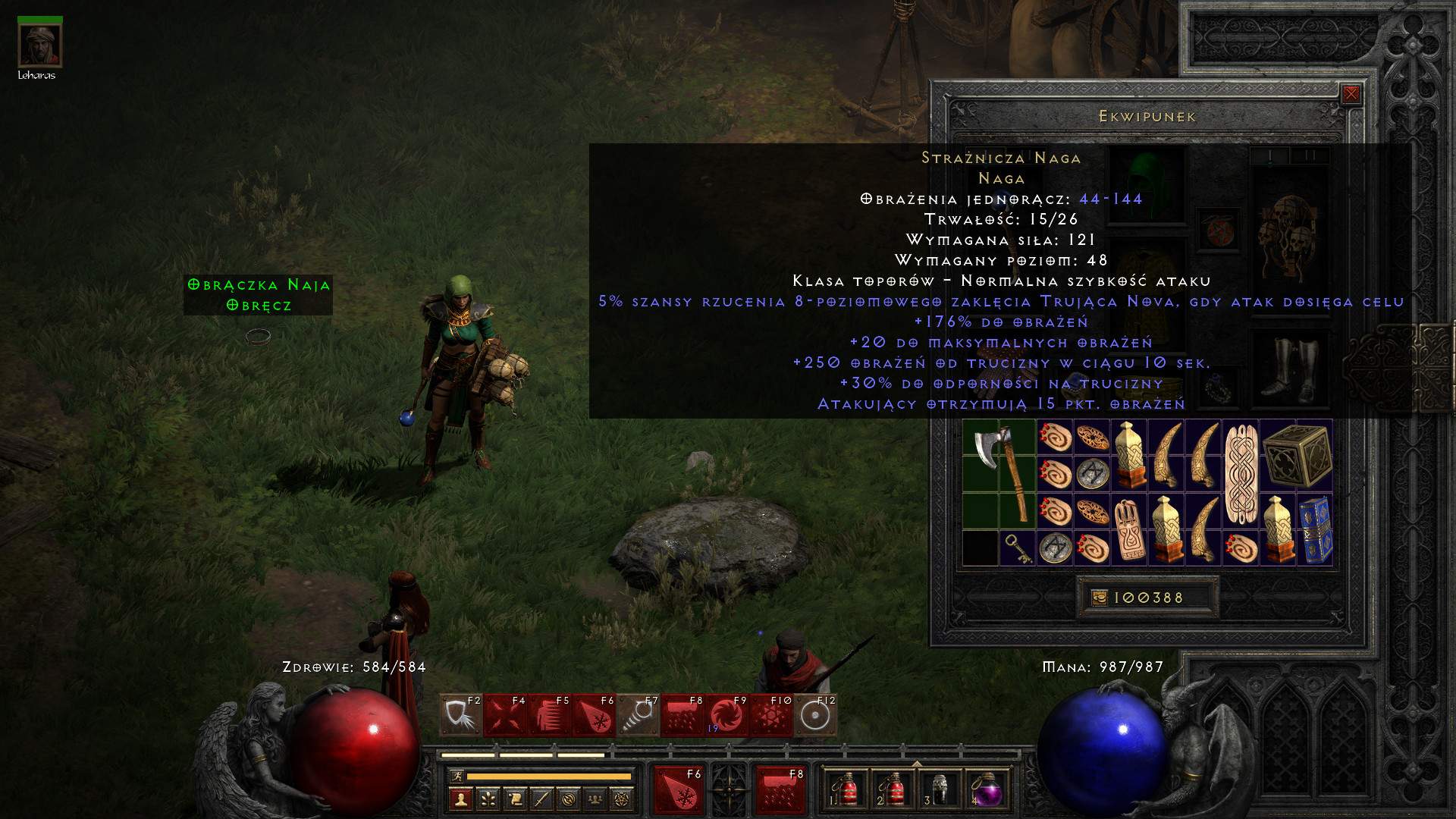Open the quest log scroll button

point(515,799)
